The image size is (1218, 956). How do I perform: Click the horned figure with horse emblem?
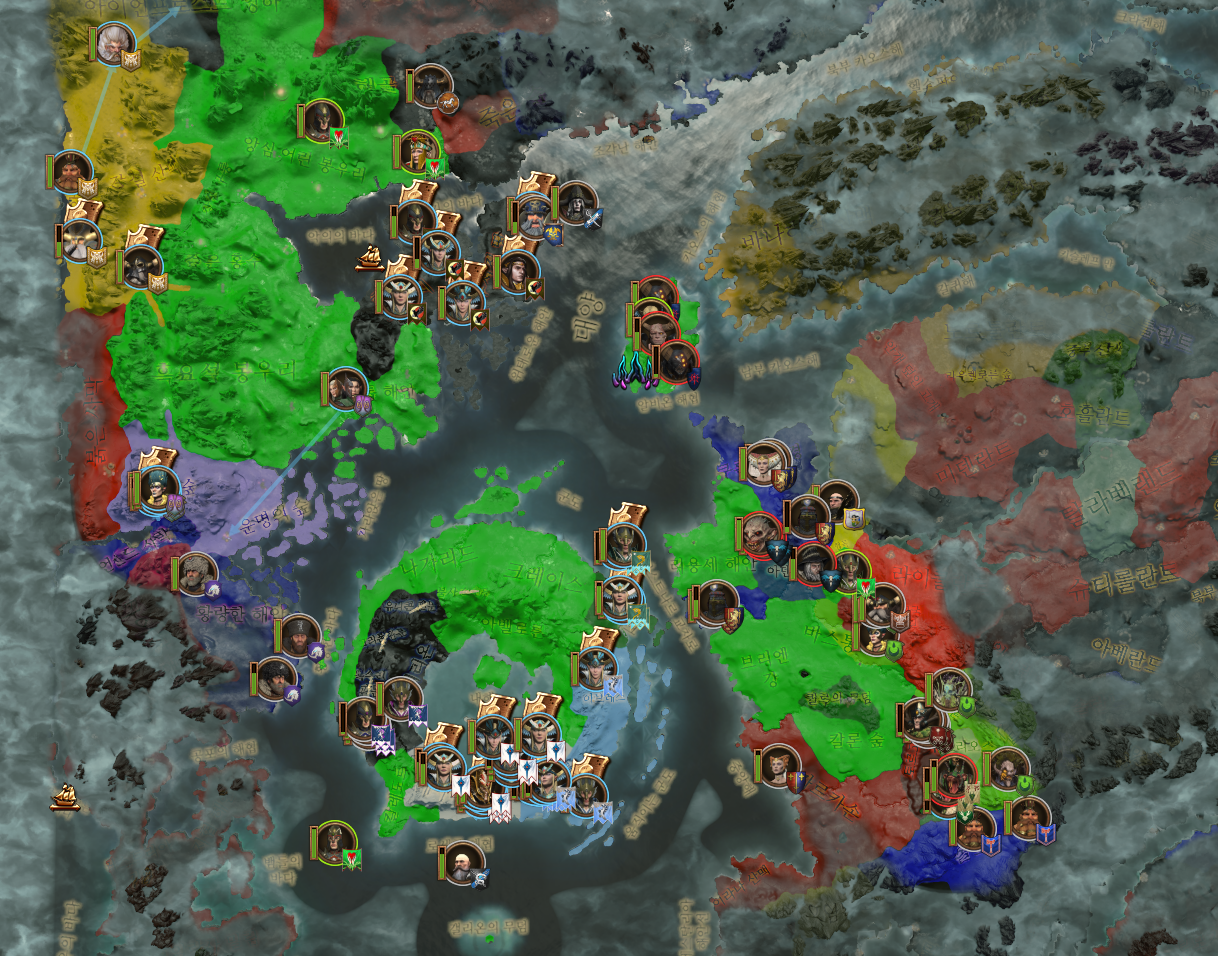(x=432, y=85)
